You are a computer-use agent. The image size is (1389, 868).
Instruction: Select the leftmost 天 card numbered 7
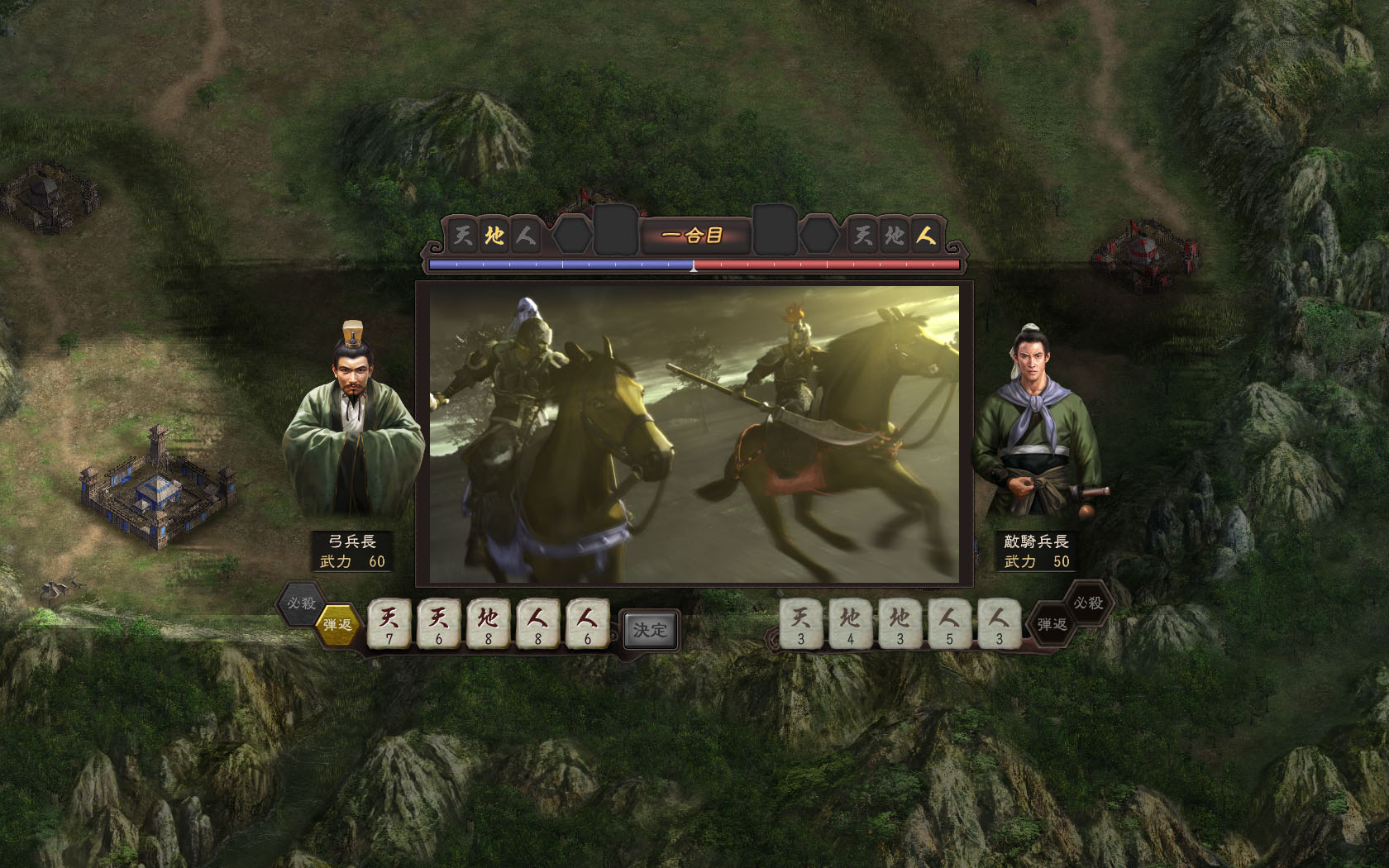[388, 624]
